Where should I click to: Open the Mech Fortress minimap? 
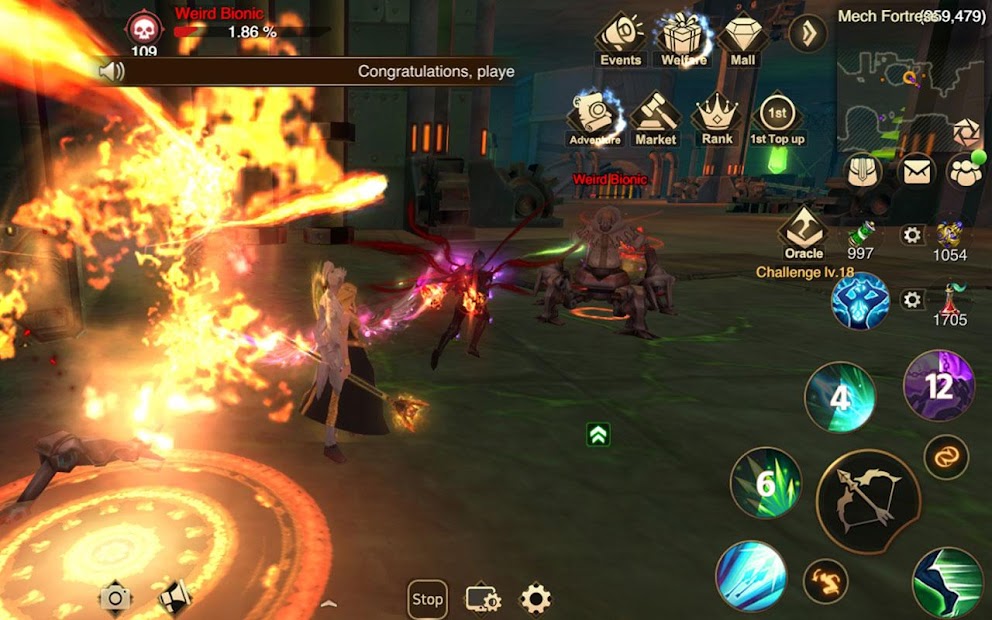tap(910, 95)
